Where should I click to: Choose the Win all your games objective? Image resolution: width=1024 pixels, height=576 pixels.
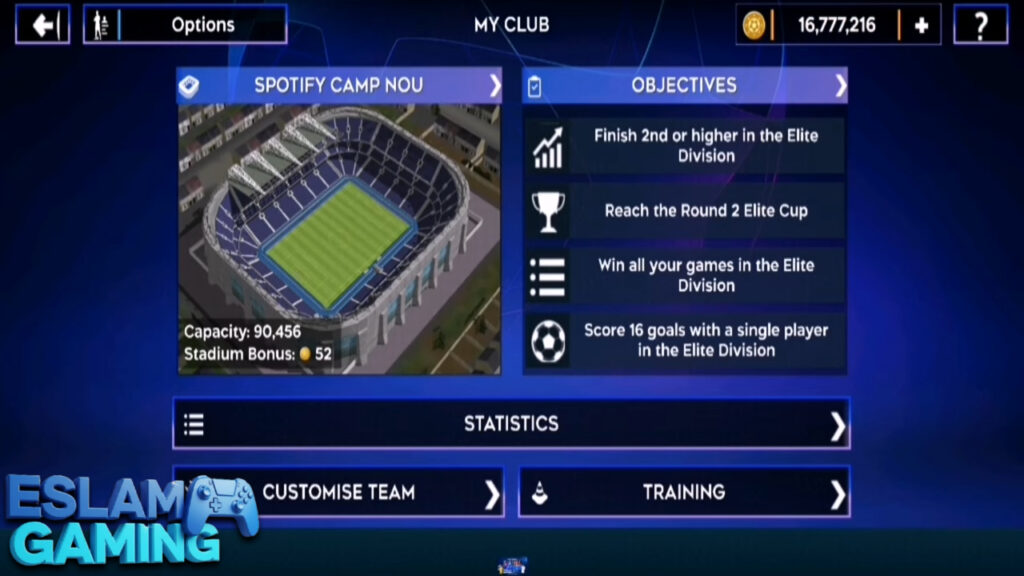tap(685, 275)
